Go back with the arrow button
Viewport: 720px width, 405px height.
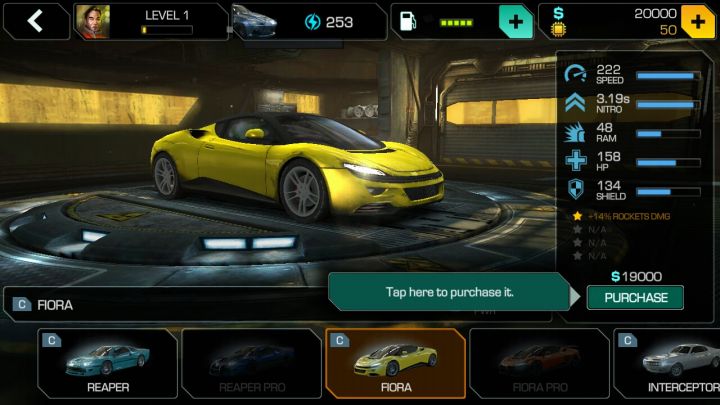coord(35,21)
